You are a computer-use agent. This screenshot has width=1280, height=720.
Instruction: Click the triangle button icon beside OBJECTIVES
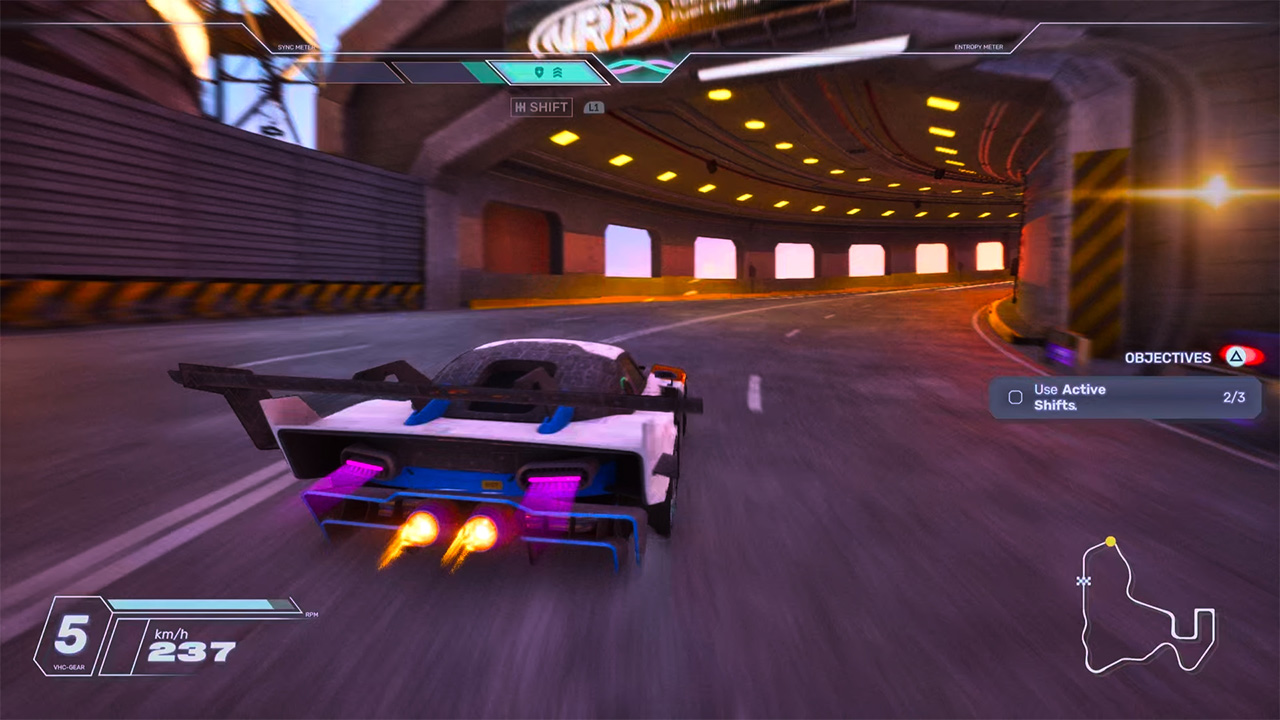click(x=1236, y=356)
